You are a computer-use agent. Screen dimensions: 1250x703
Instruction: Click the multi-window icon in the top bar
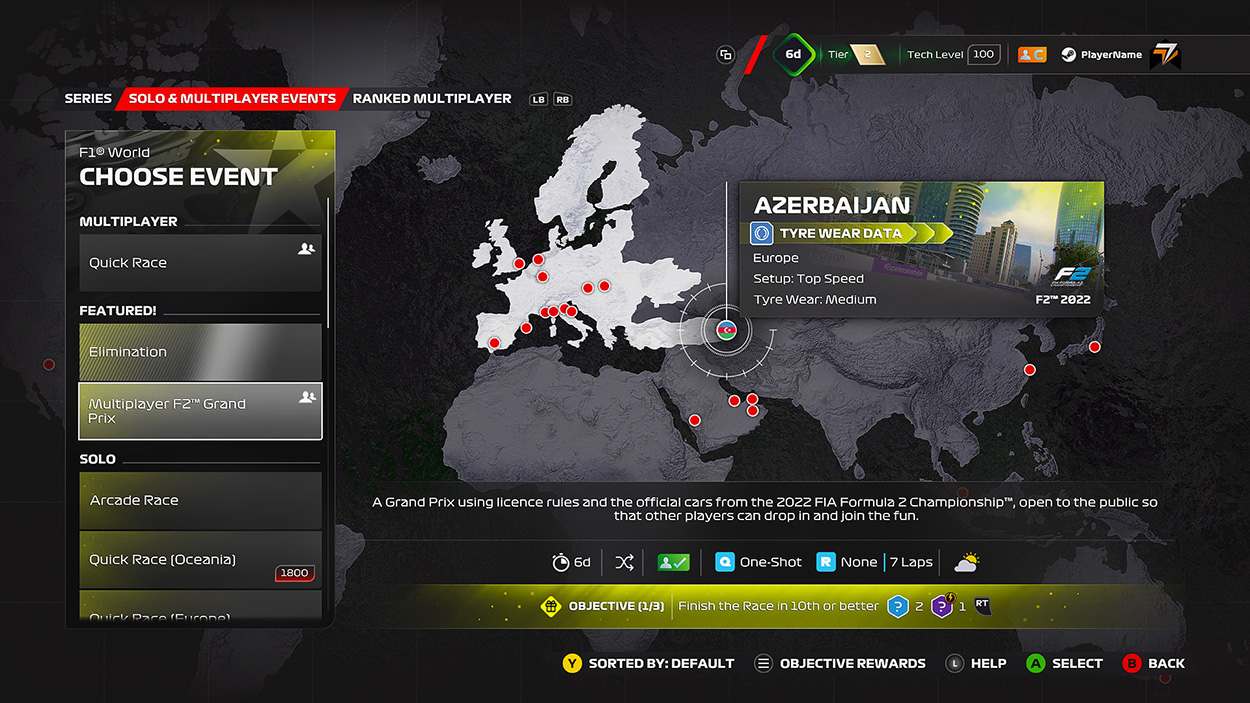click(726, 55)
